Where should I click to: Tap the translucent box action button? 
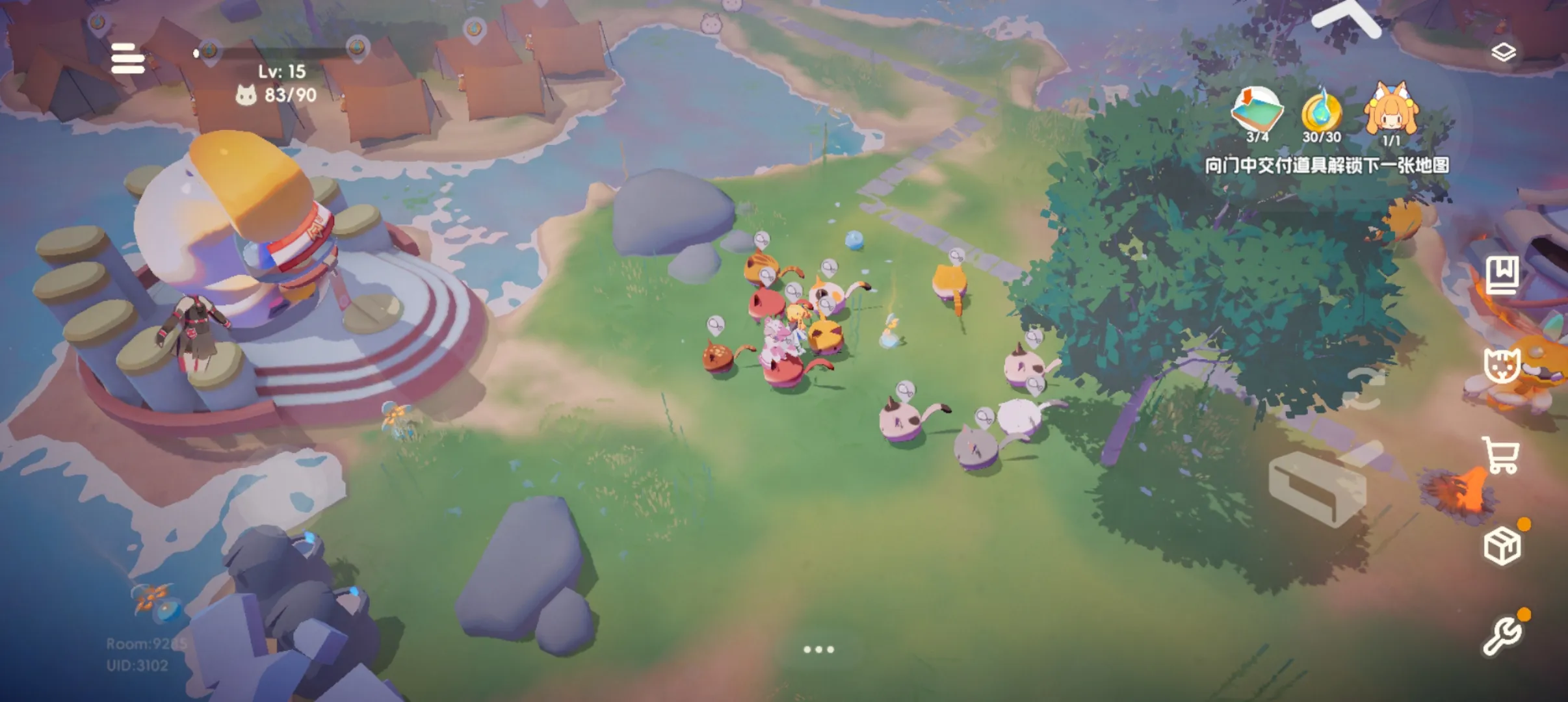click(x=1318, y=486)
